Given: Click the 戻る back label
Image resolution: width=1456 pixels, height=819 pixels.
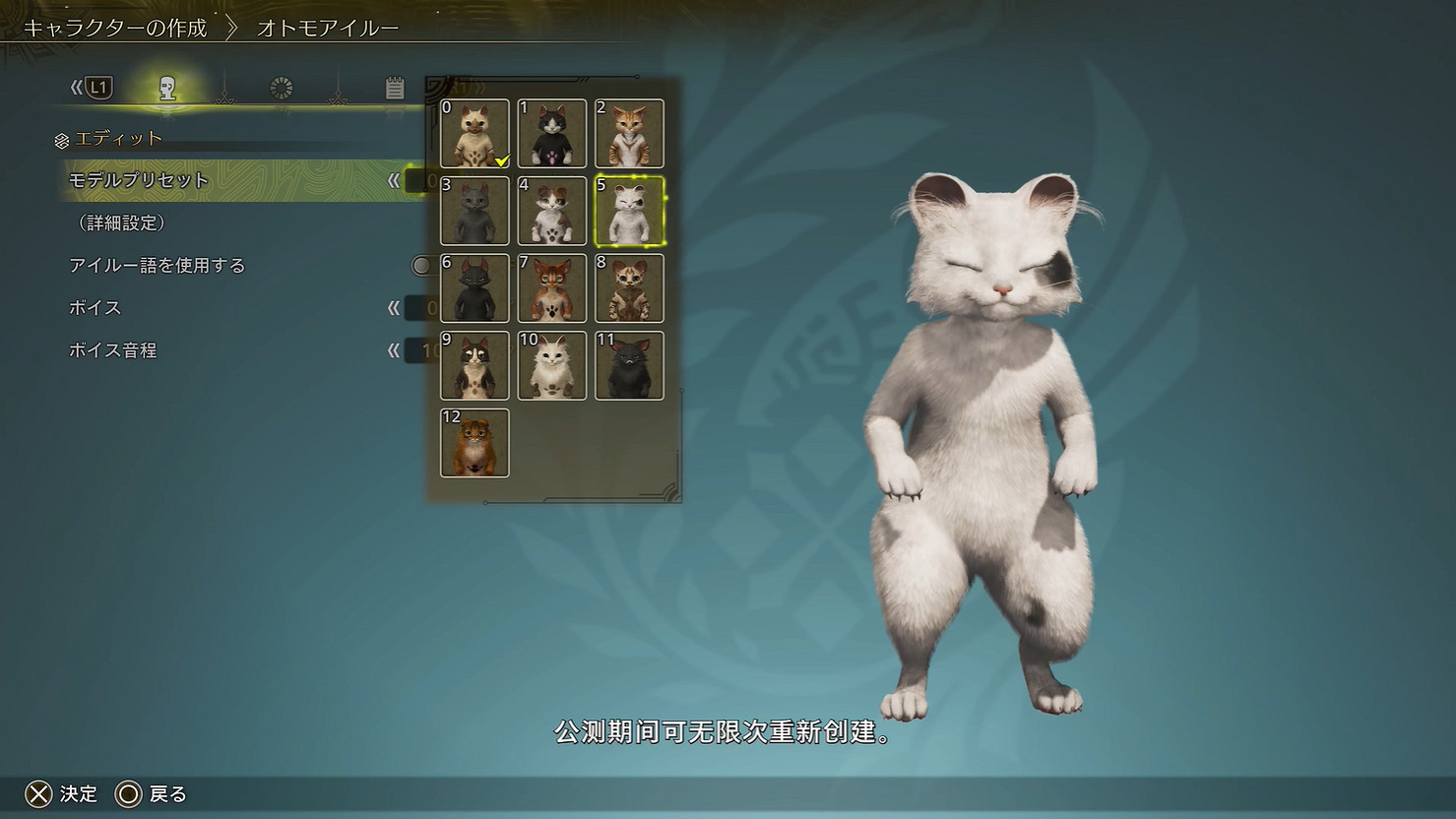Looking at the screenshot, I should pyautogui.click(x=167, y=793).
